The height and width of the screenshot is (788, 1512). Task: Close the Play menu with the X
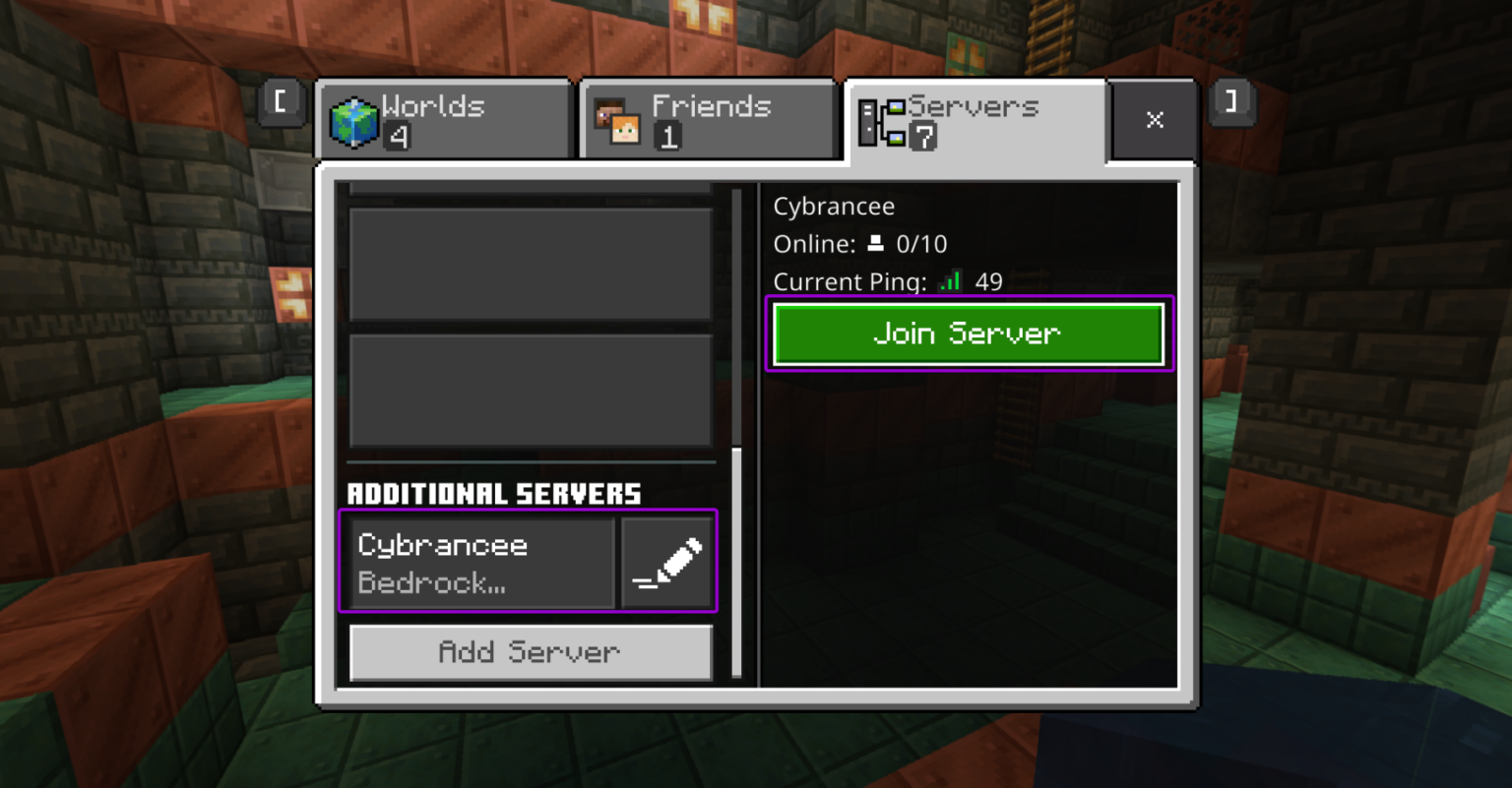tap(1154, 119)
